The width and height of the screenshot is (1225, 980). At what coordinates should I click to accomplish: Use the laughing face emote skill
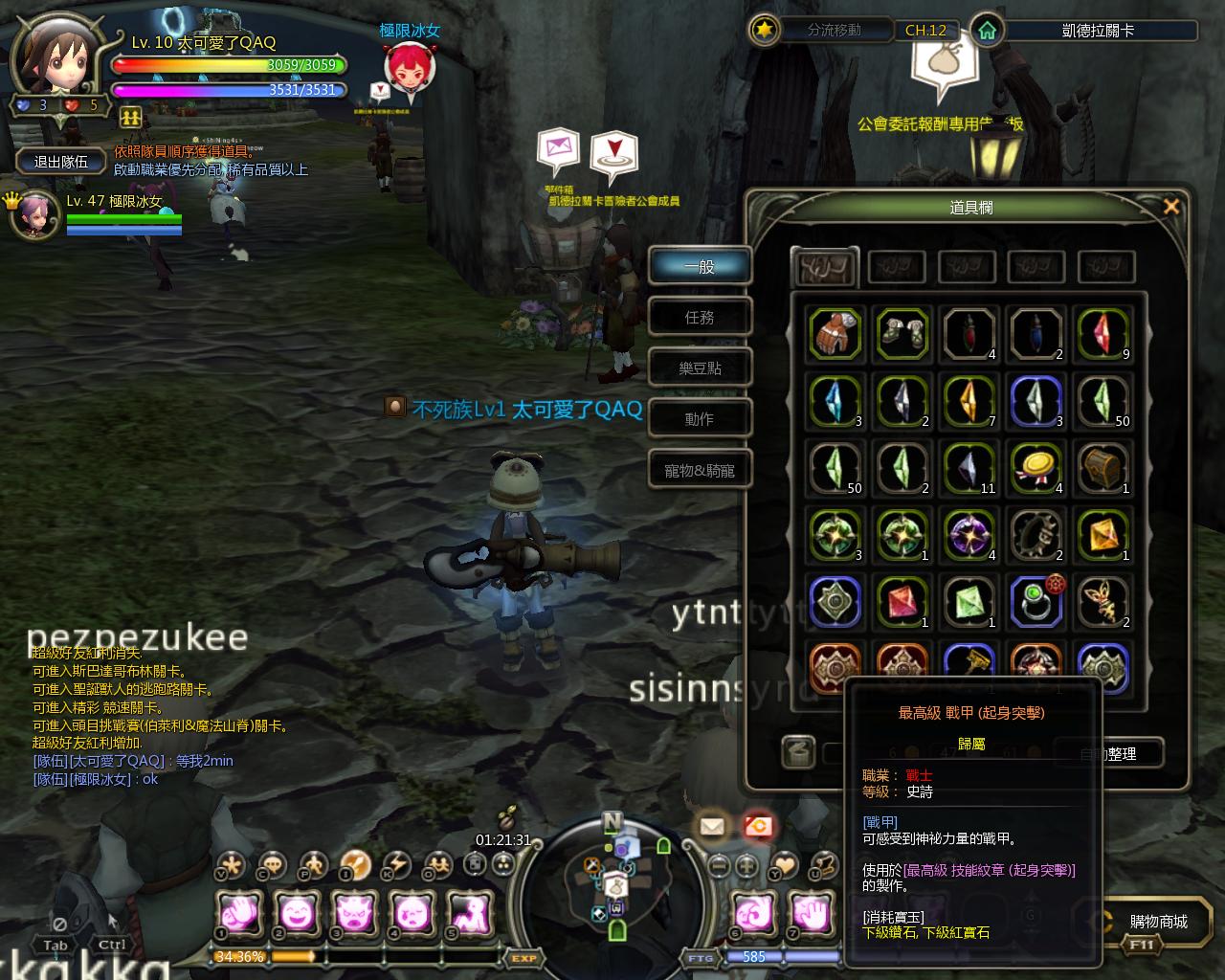(297, 915)
